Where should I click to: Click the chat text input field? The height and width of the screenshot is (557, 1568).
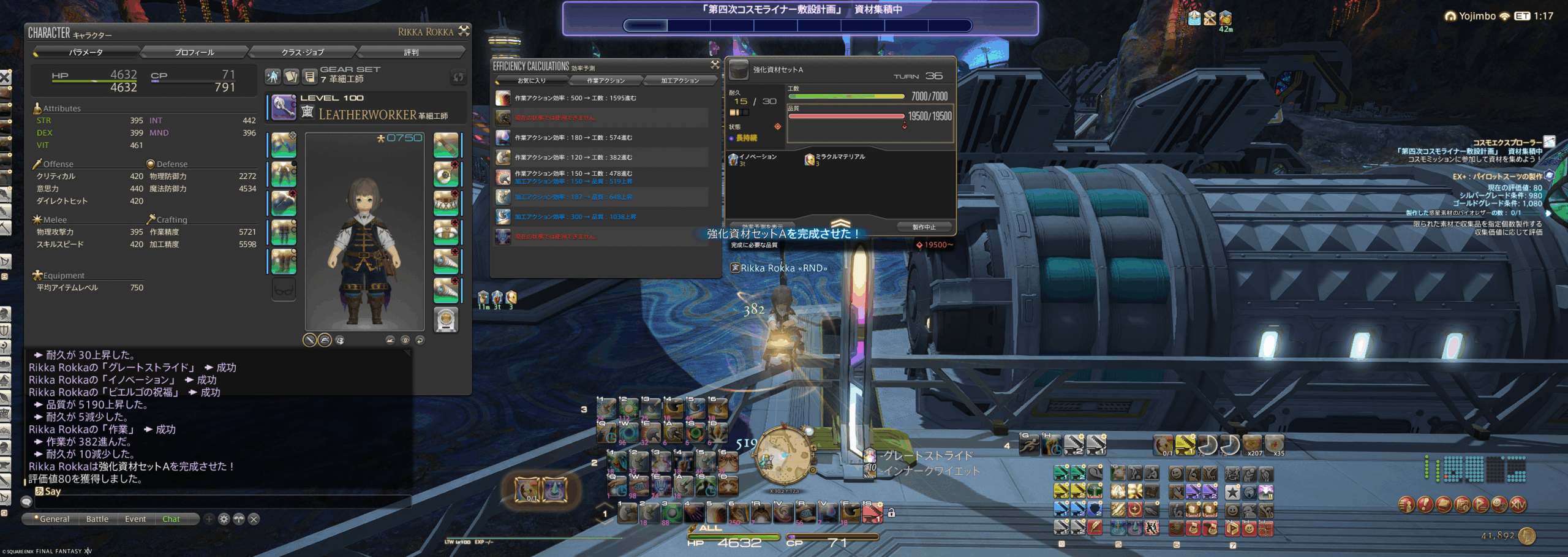(x=221, y=502)
